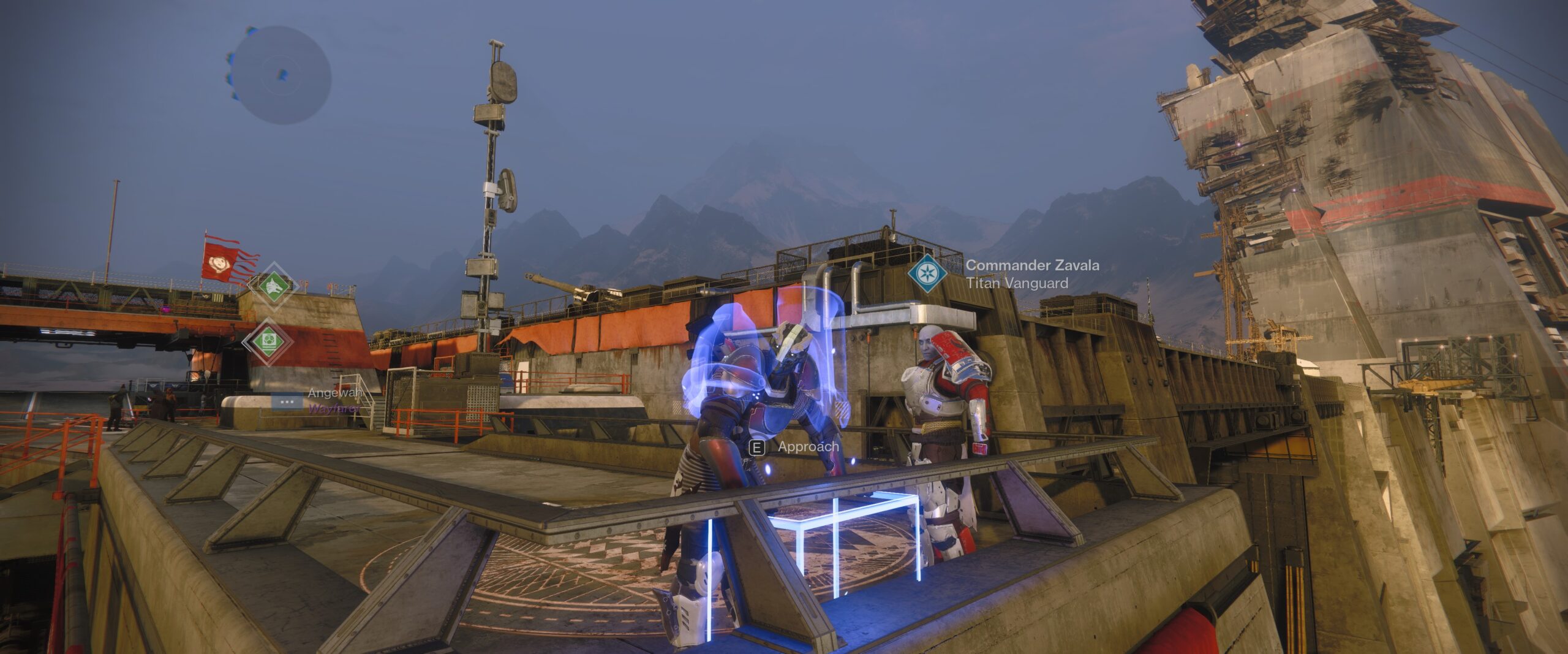Viewport: 1568px width, 654px height.
Task: Click the circular radar display
Action: 283,75
